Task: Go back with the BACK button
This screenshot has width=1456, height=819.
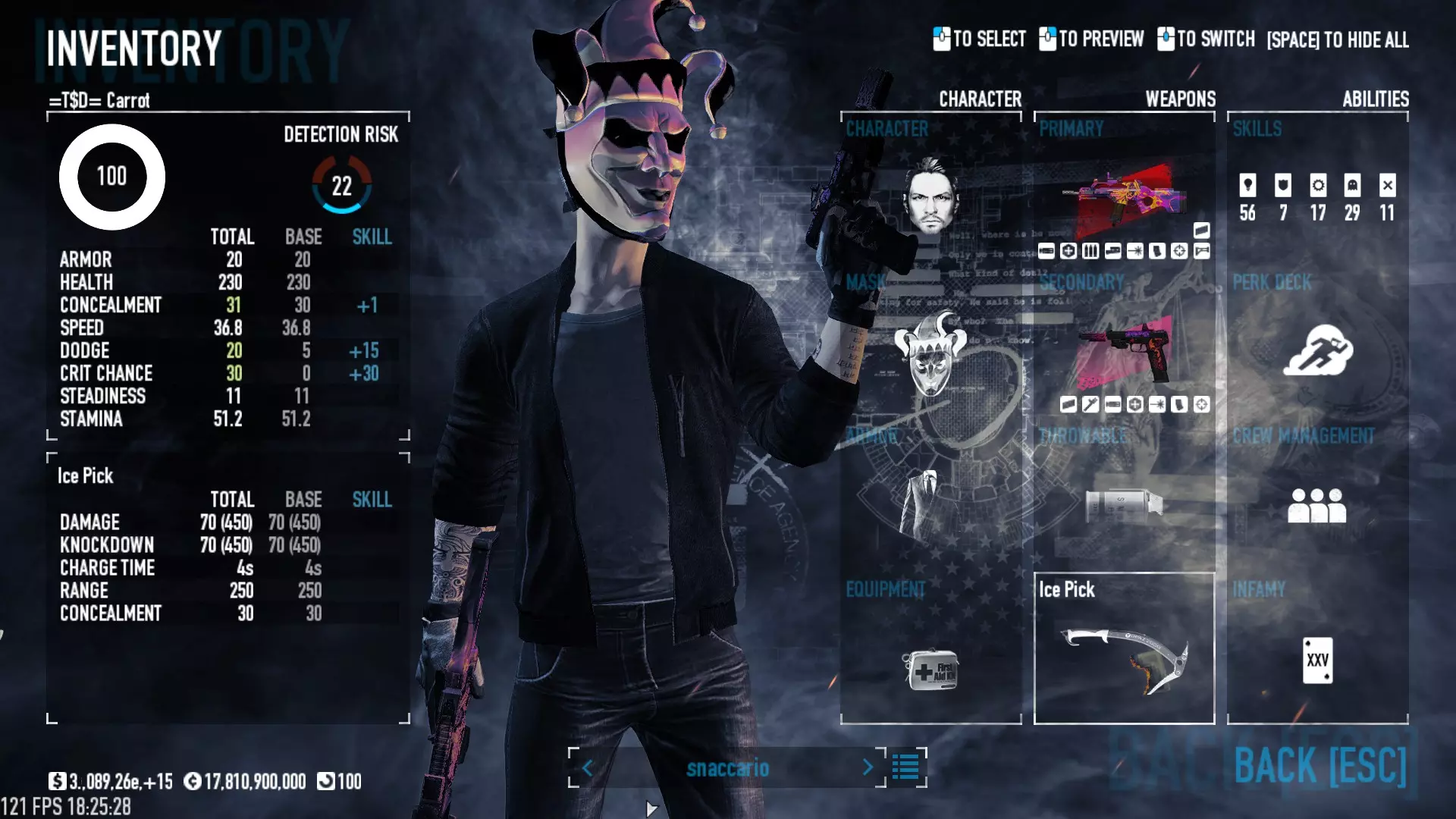Action: coord(1319,765)
